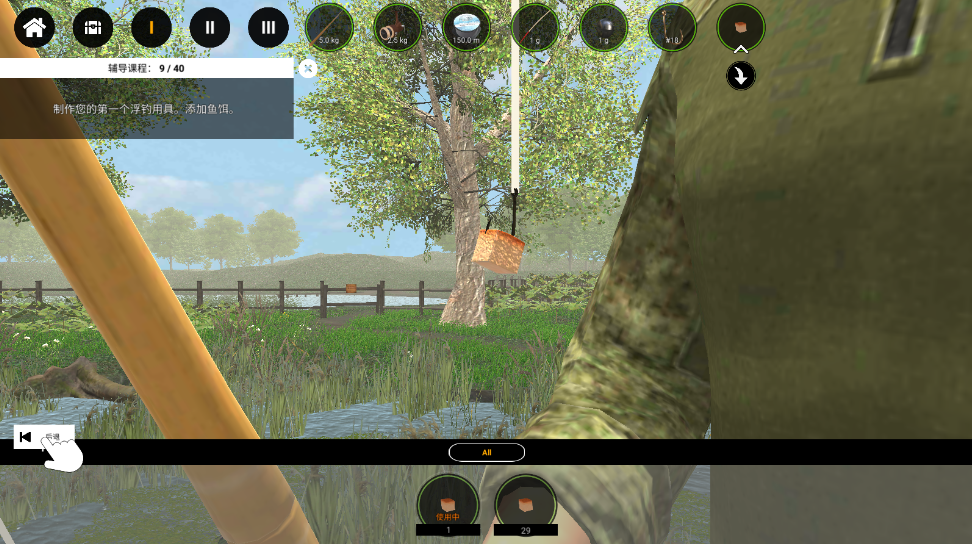The image size is (972, 544).
Task: Select the hook slot marked ¥18
Action: (672, 27)
